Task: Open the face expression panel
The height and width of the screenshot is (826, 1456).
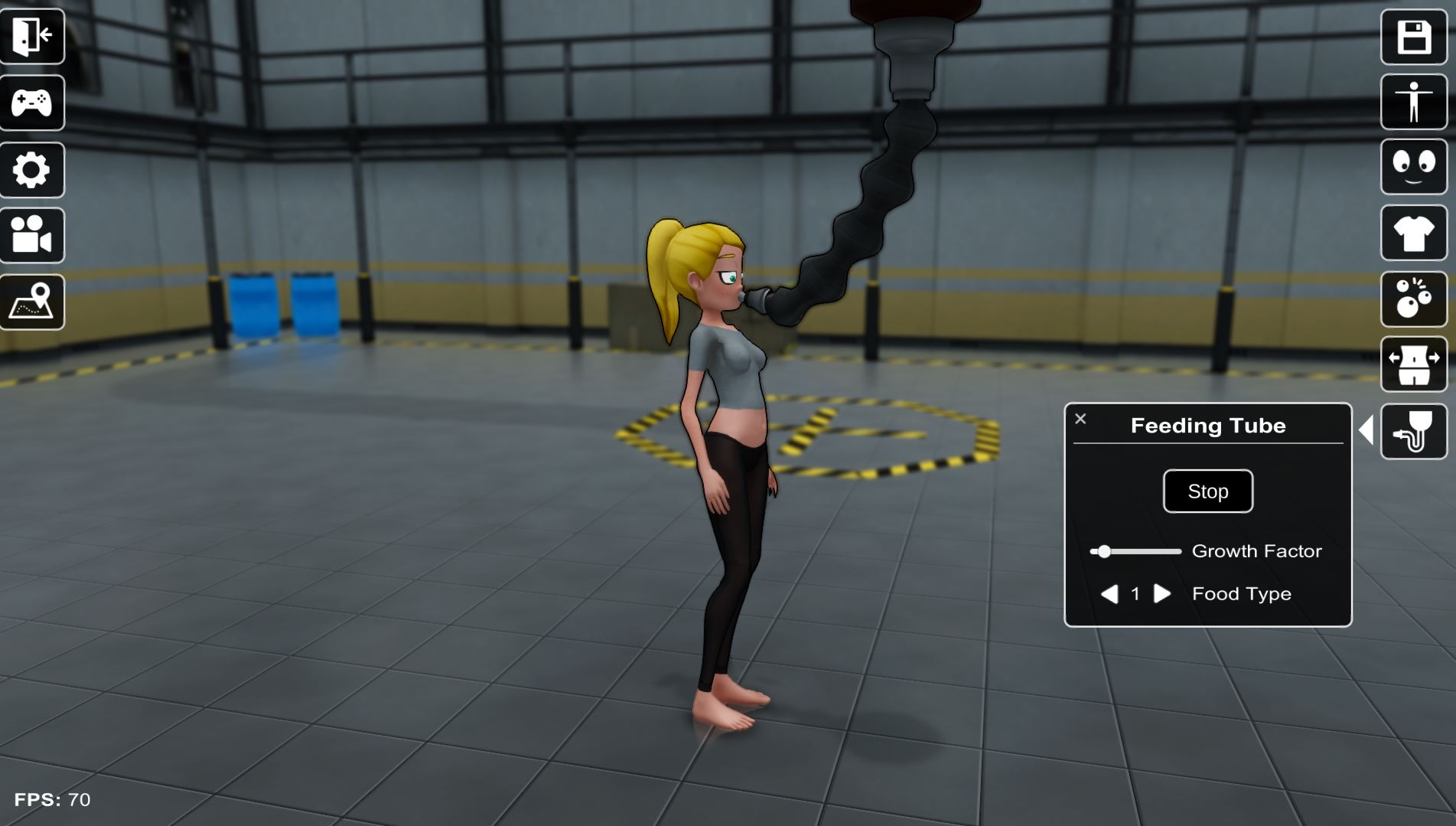Action: tap(1413, 167)
